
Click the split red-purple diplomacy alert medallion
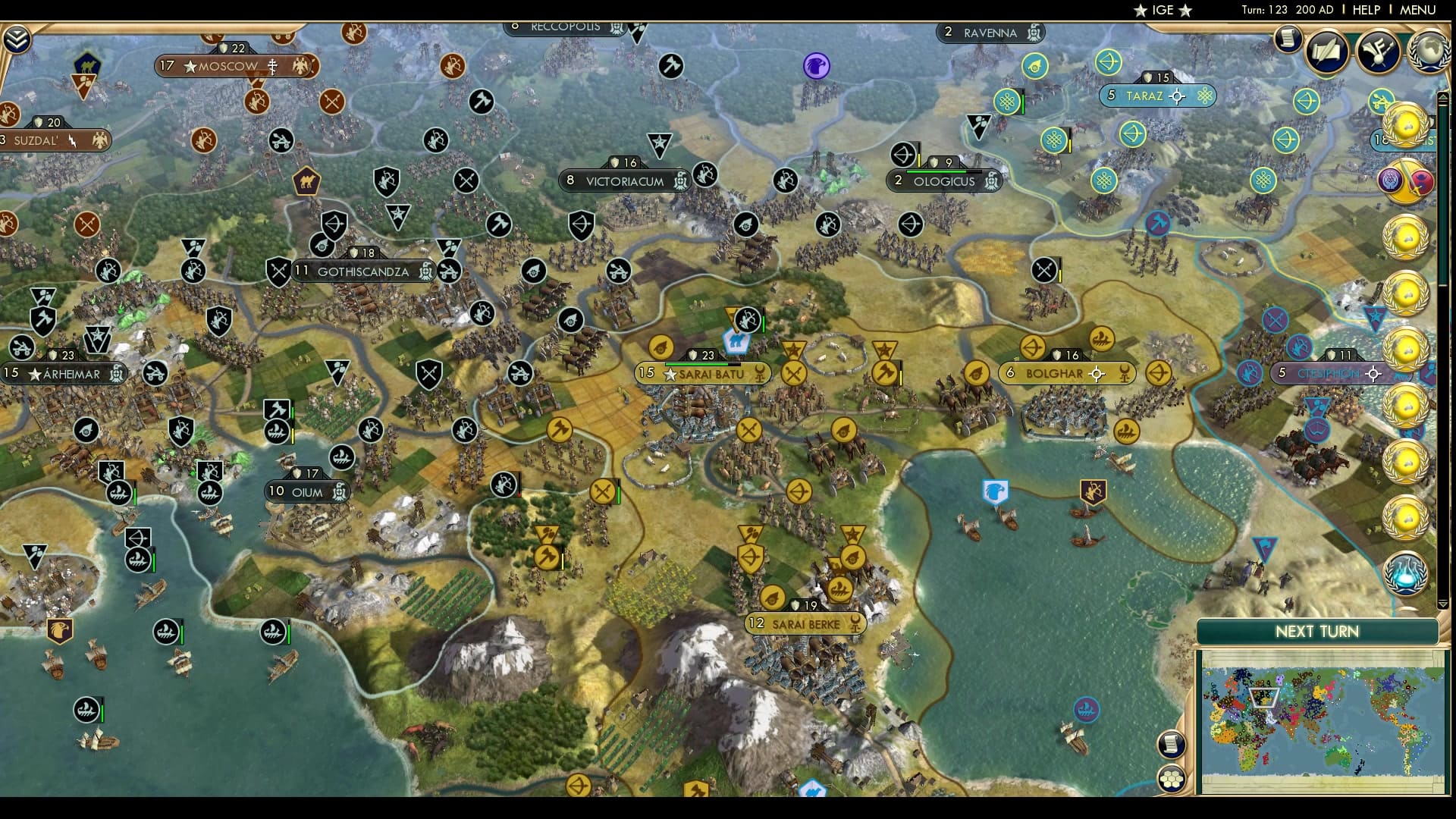(x=1407, y=181)
